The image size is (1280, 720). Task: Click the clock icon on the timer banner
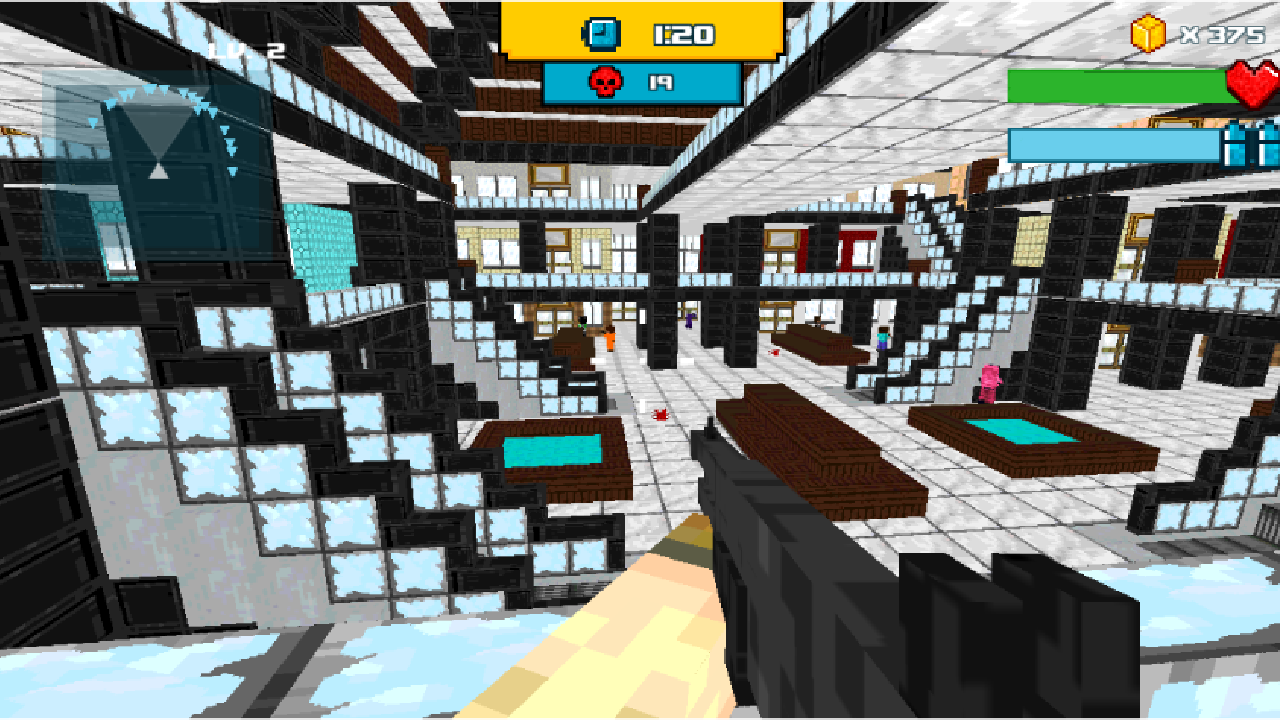600,32
